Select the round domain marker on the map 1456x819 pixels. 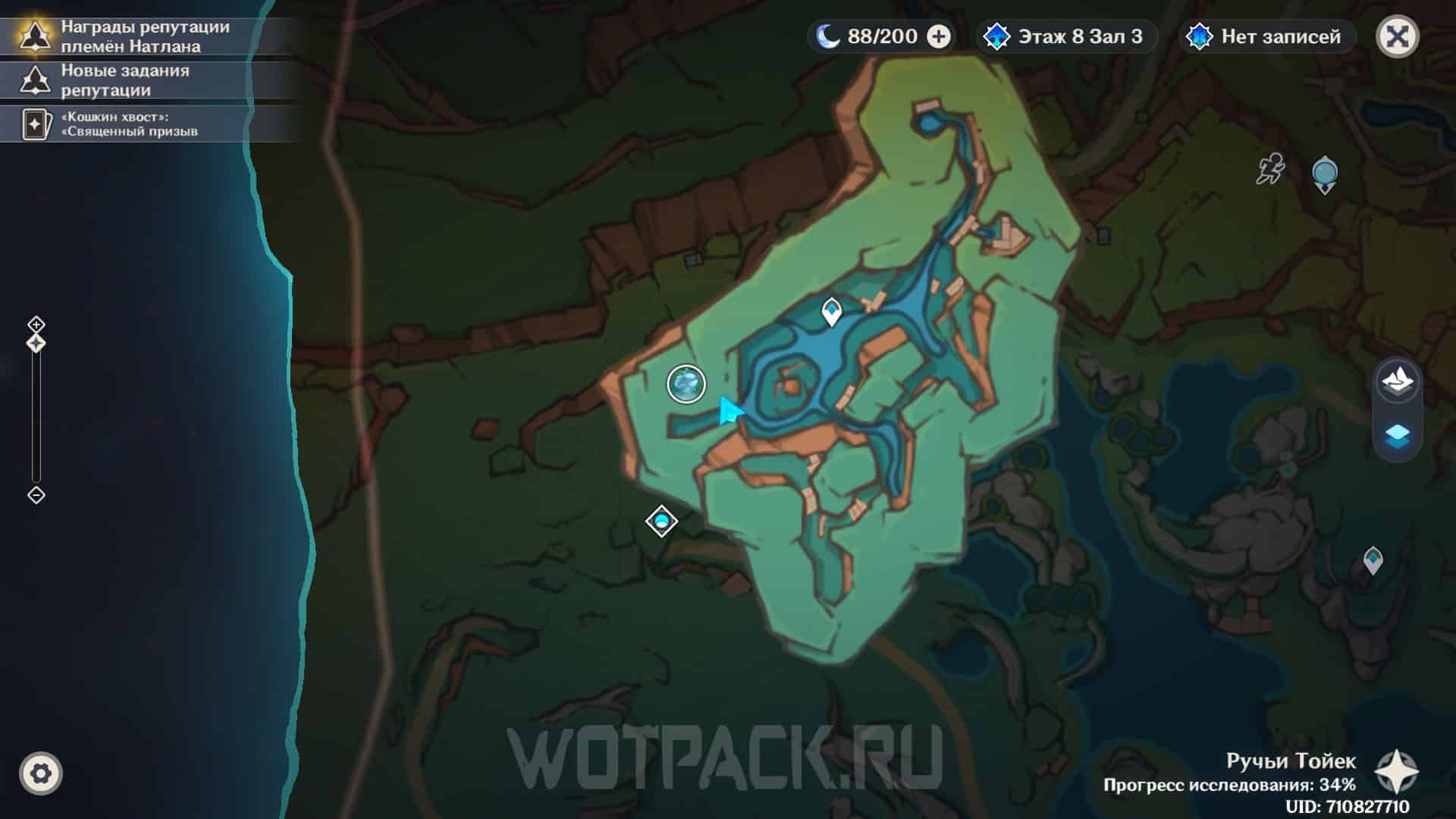point(686,384)
